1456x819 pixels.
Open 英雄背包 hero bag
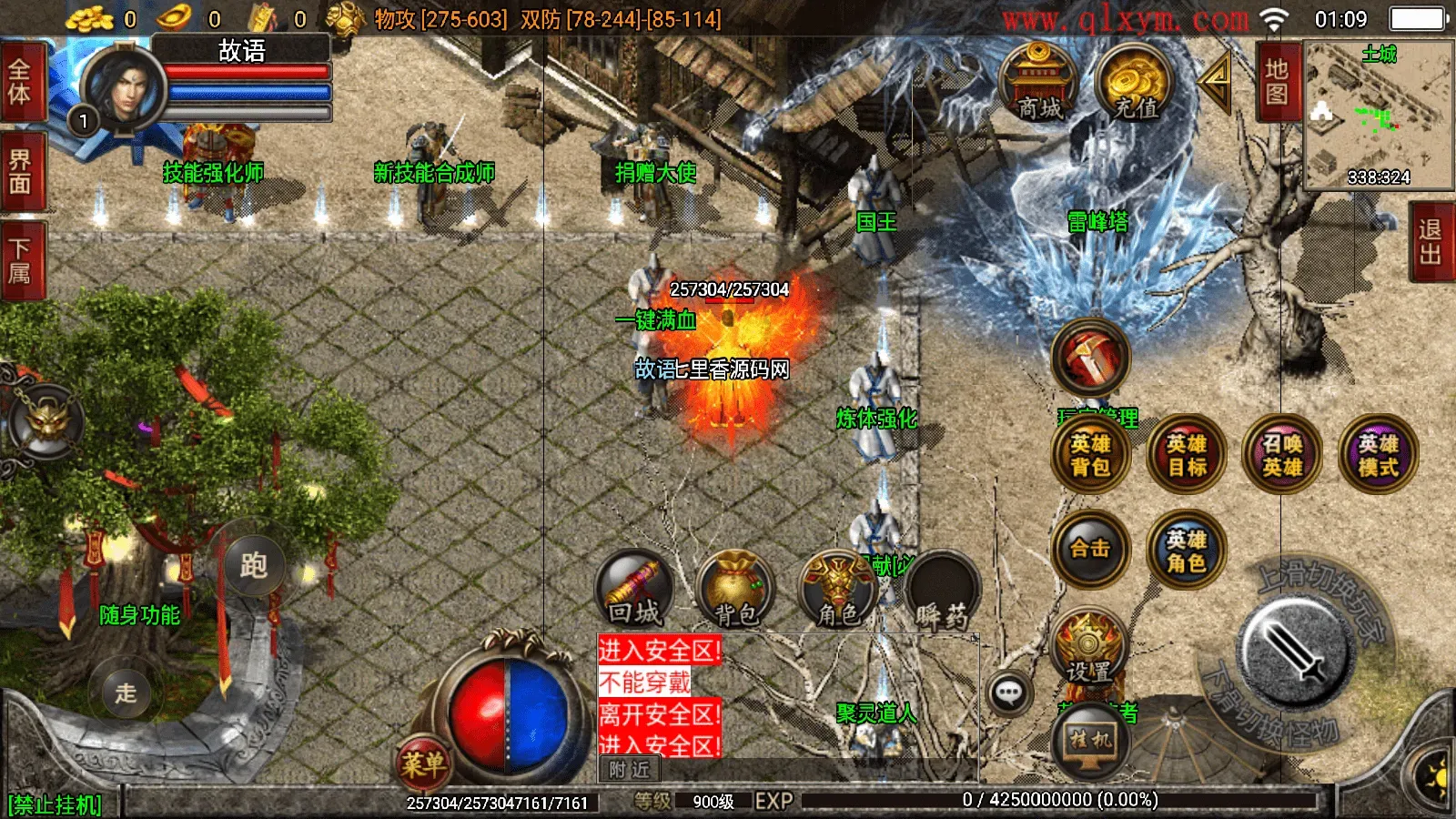(1090, 455)
